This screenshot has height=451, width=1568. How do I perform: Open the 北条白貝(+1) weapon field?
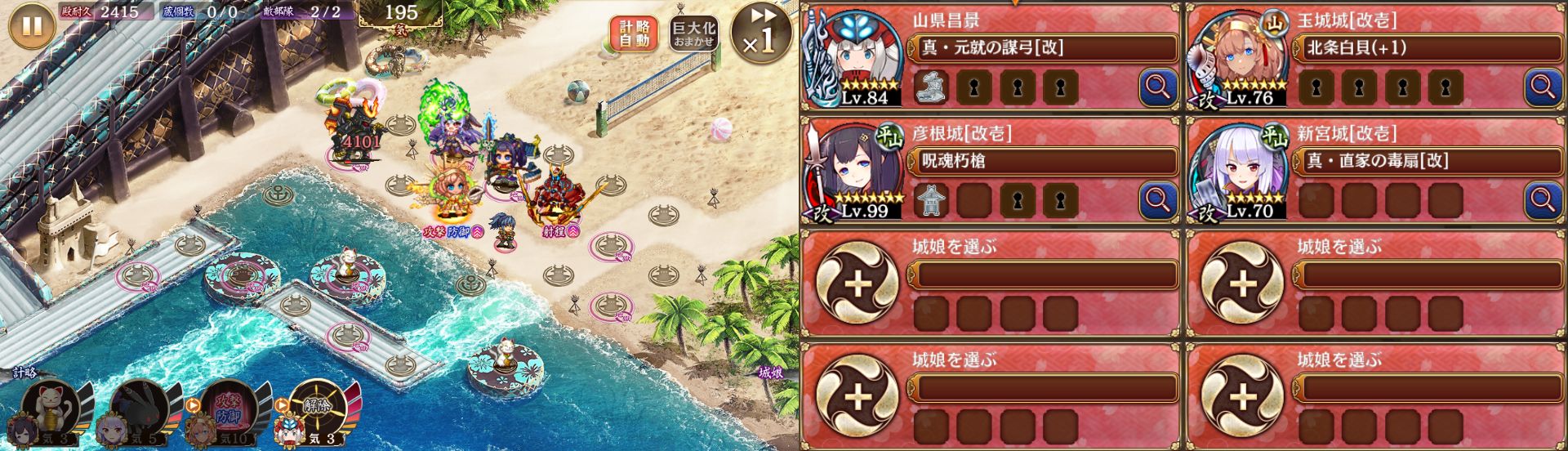point(1429,48)
